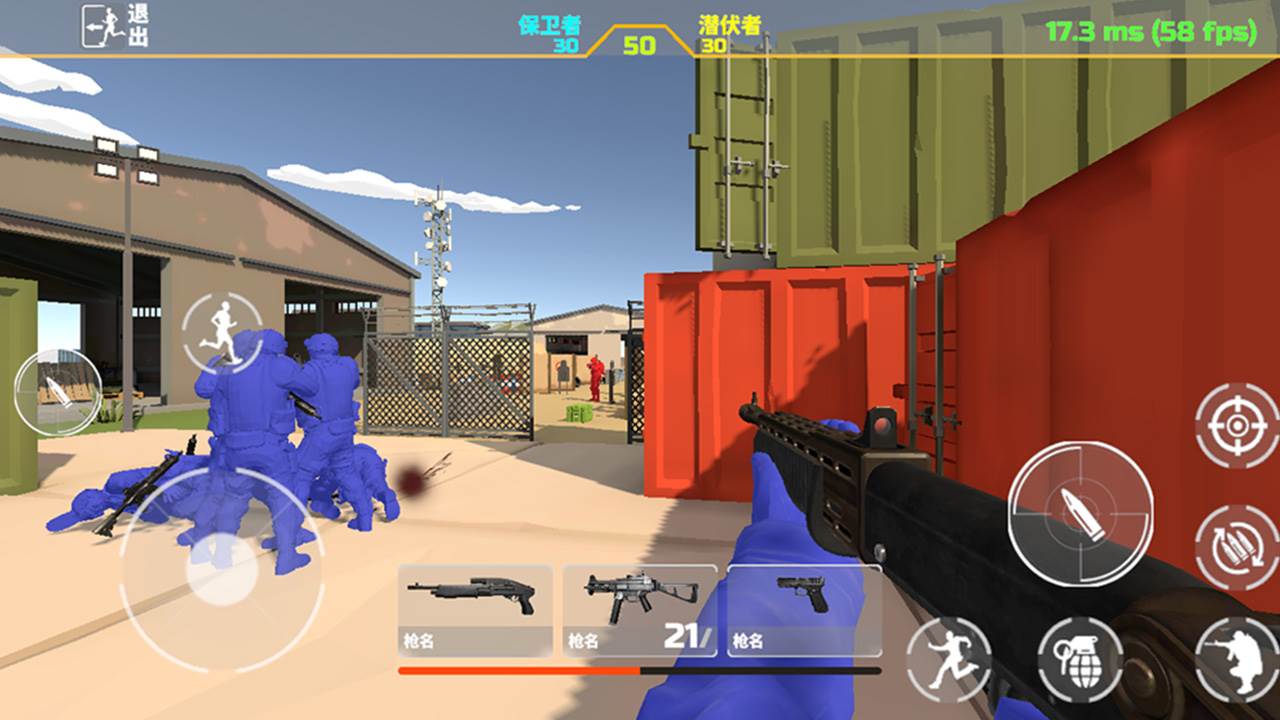The height and width of the screenshot is (720, 1280).
Task: Reload with the circular-arrows bullet button
Action: [x=1238, y=546]
